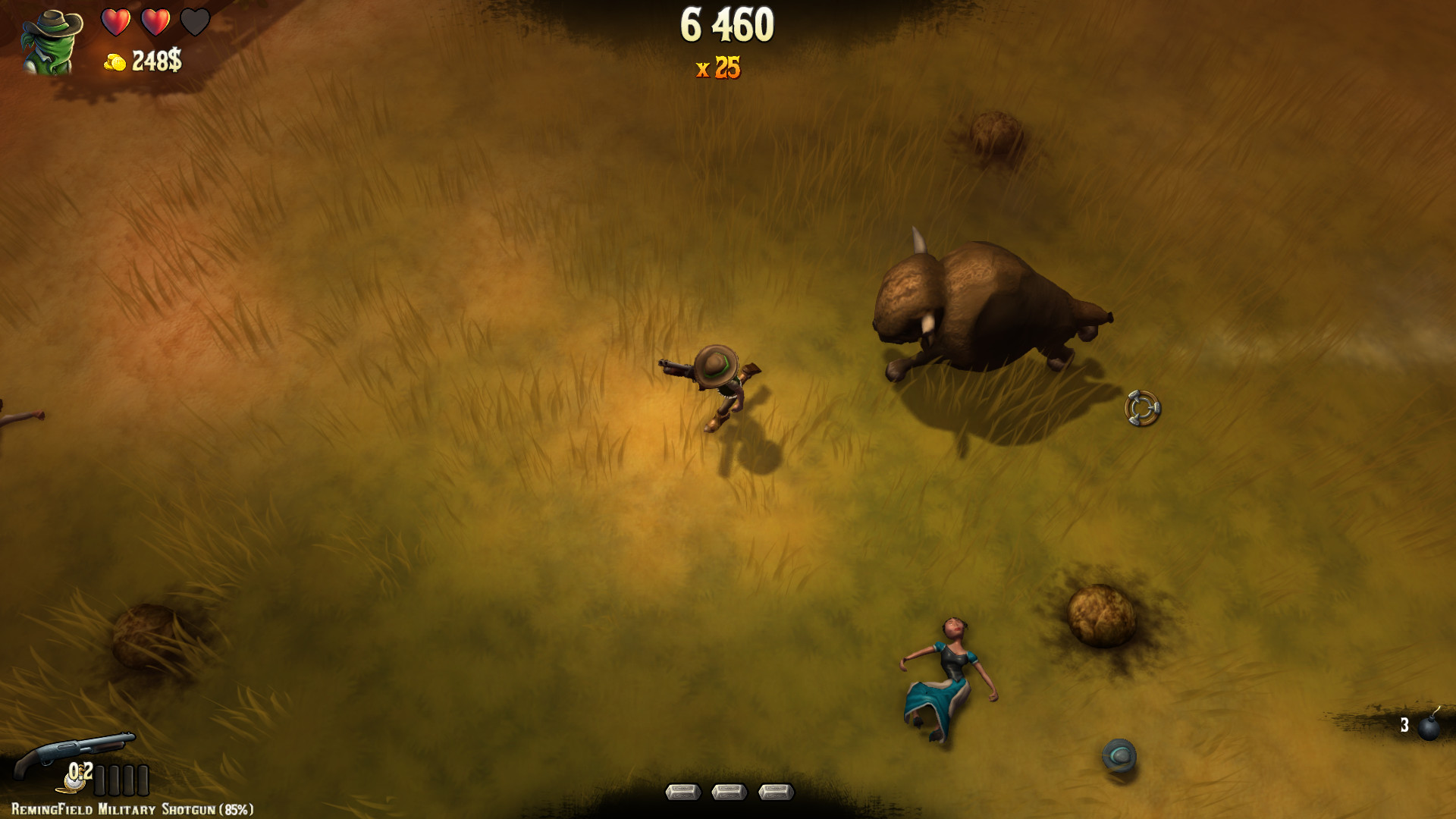Click the 248$ money amount
Screen dimensions: 1456x819
click(155, 61)
